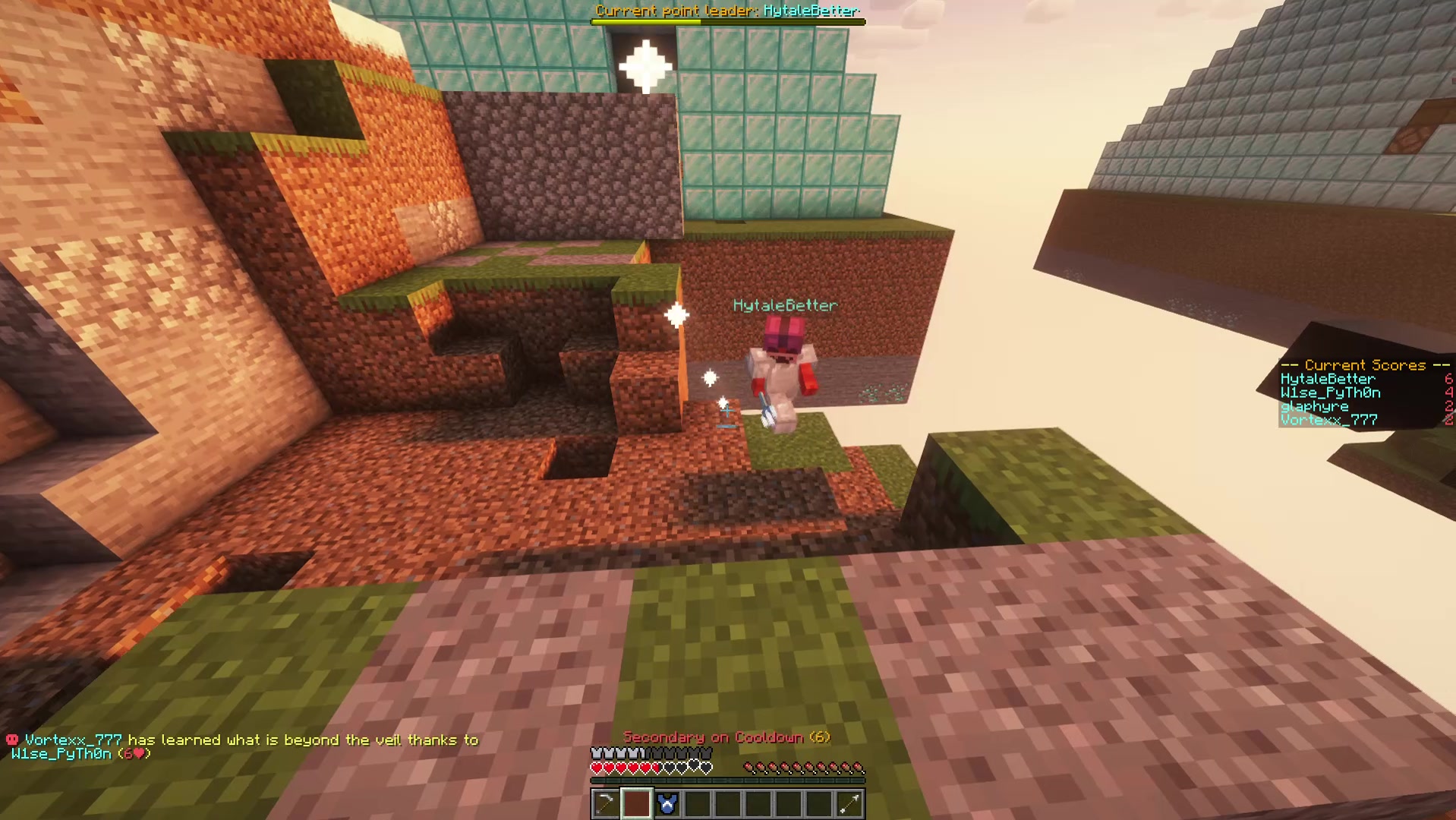Click the rightmost drumstick in the hunger bar
Viewport: 1456px width, 820px height.
859,768
